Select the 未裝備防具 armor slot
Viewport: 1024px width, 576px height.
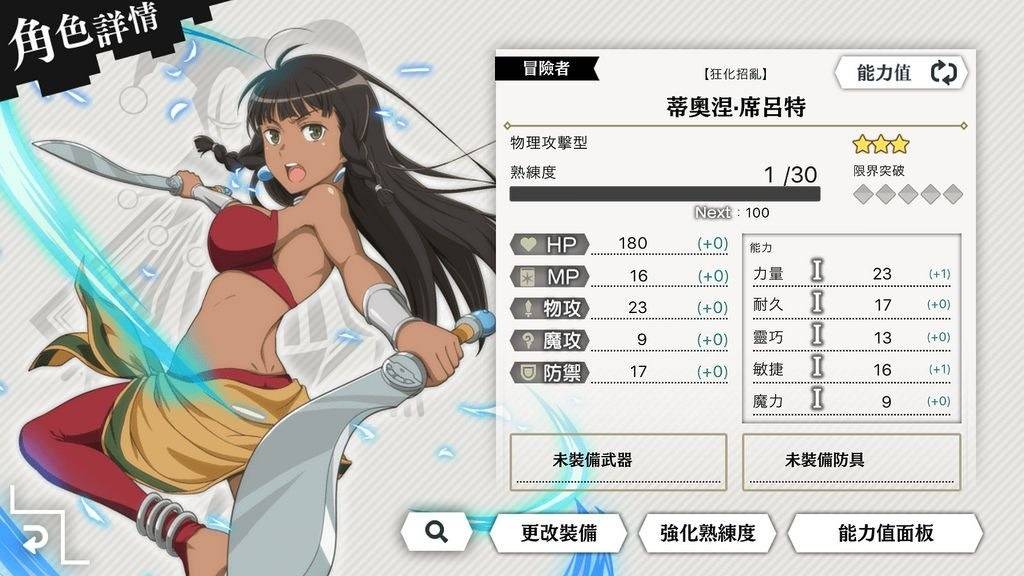click(851, 461)
